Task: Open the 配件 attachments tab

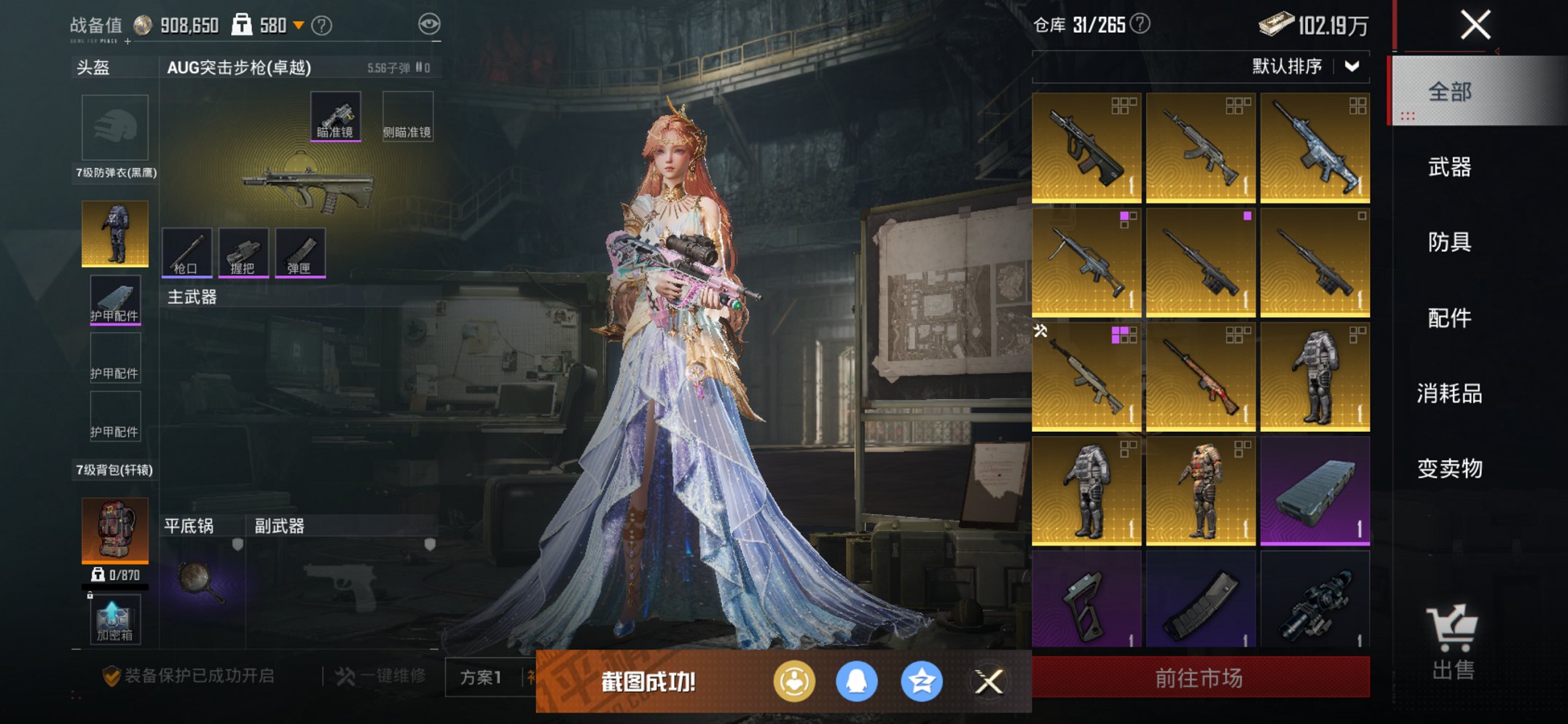Action: point(1449,318)
